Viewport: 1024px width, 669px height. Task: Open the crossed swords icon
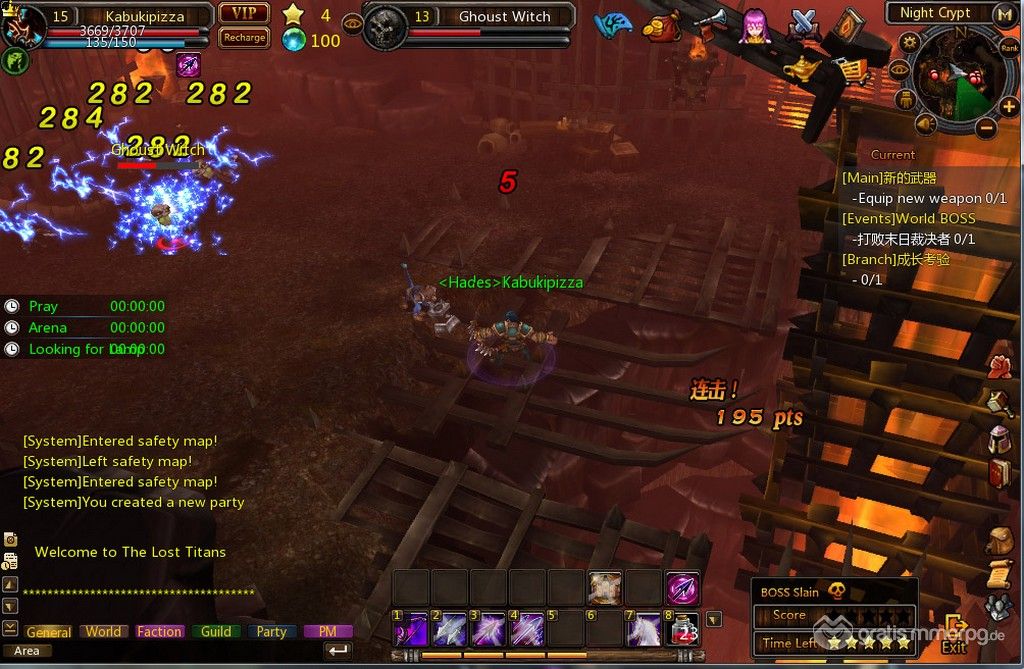pyautogui.click(x=805, y=24)
